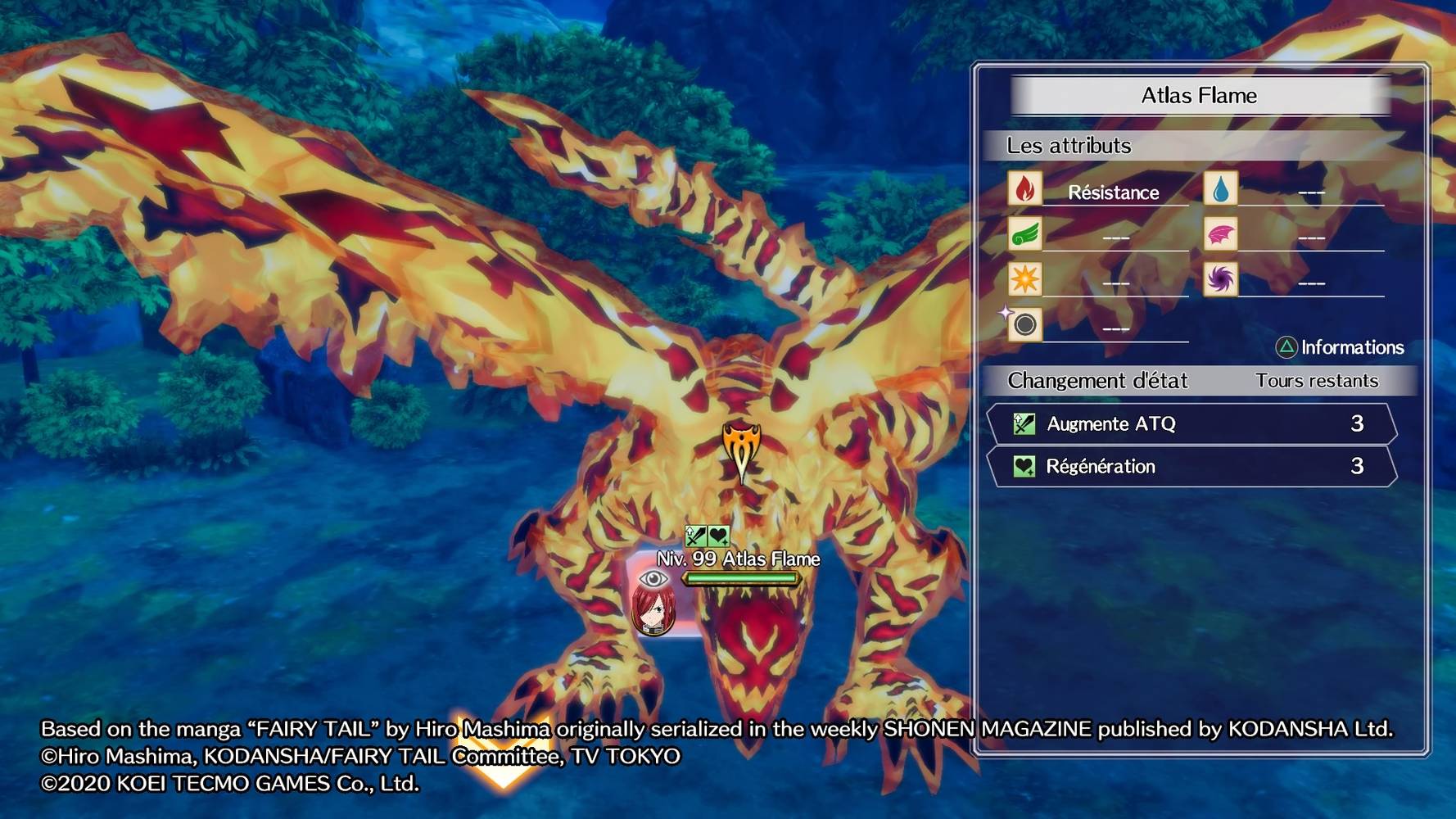Select the Augmente ATQ status row
Image resolution: width=1456 pixels, height=819 pixels.
click(1191, 423)
